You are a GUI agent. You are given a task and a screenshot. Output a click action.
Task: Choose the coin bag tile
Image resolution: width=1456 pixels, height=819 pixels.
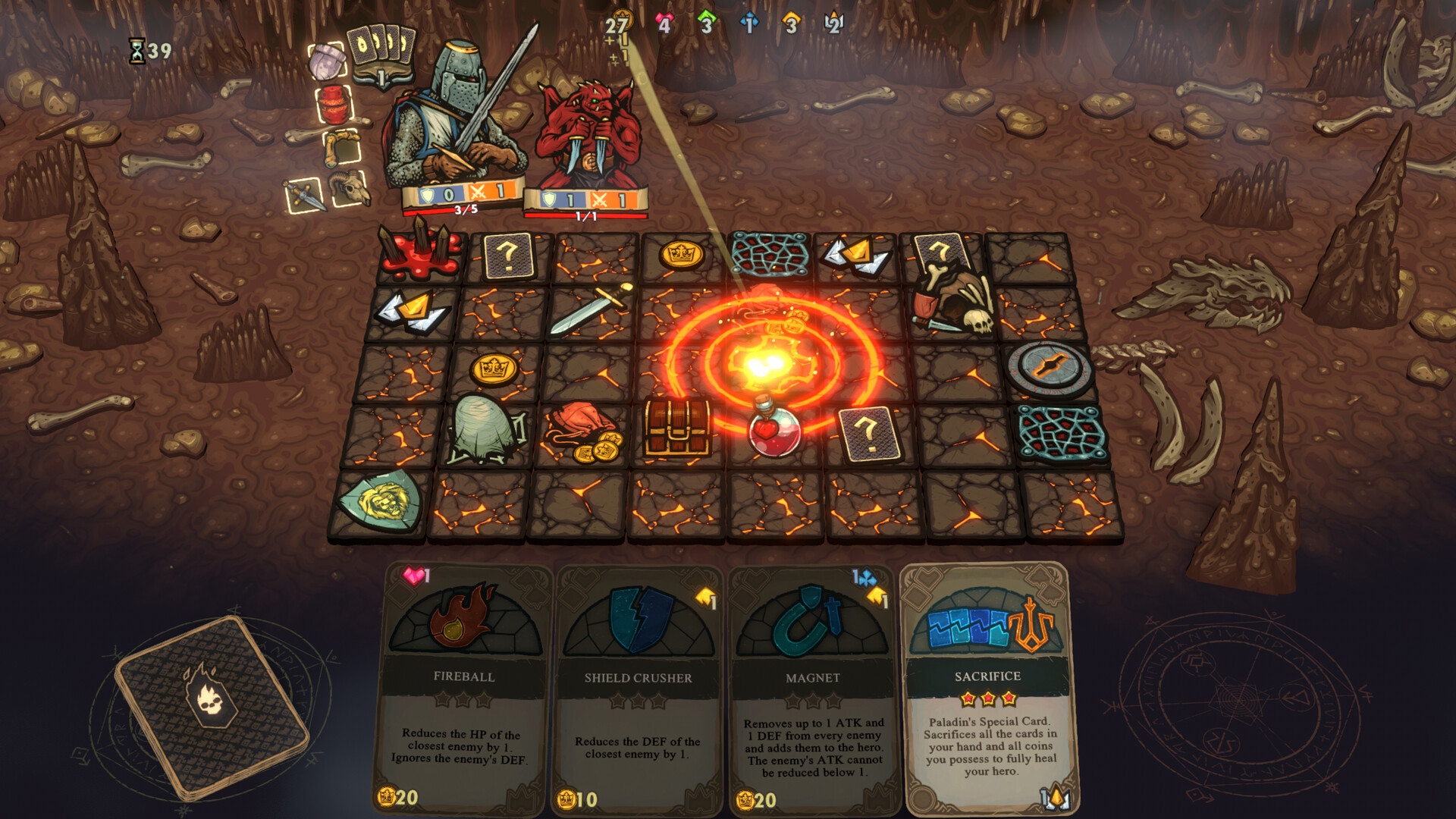pos(583,432)
